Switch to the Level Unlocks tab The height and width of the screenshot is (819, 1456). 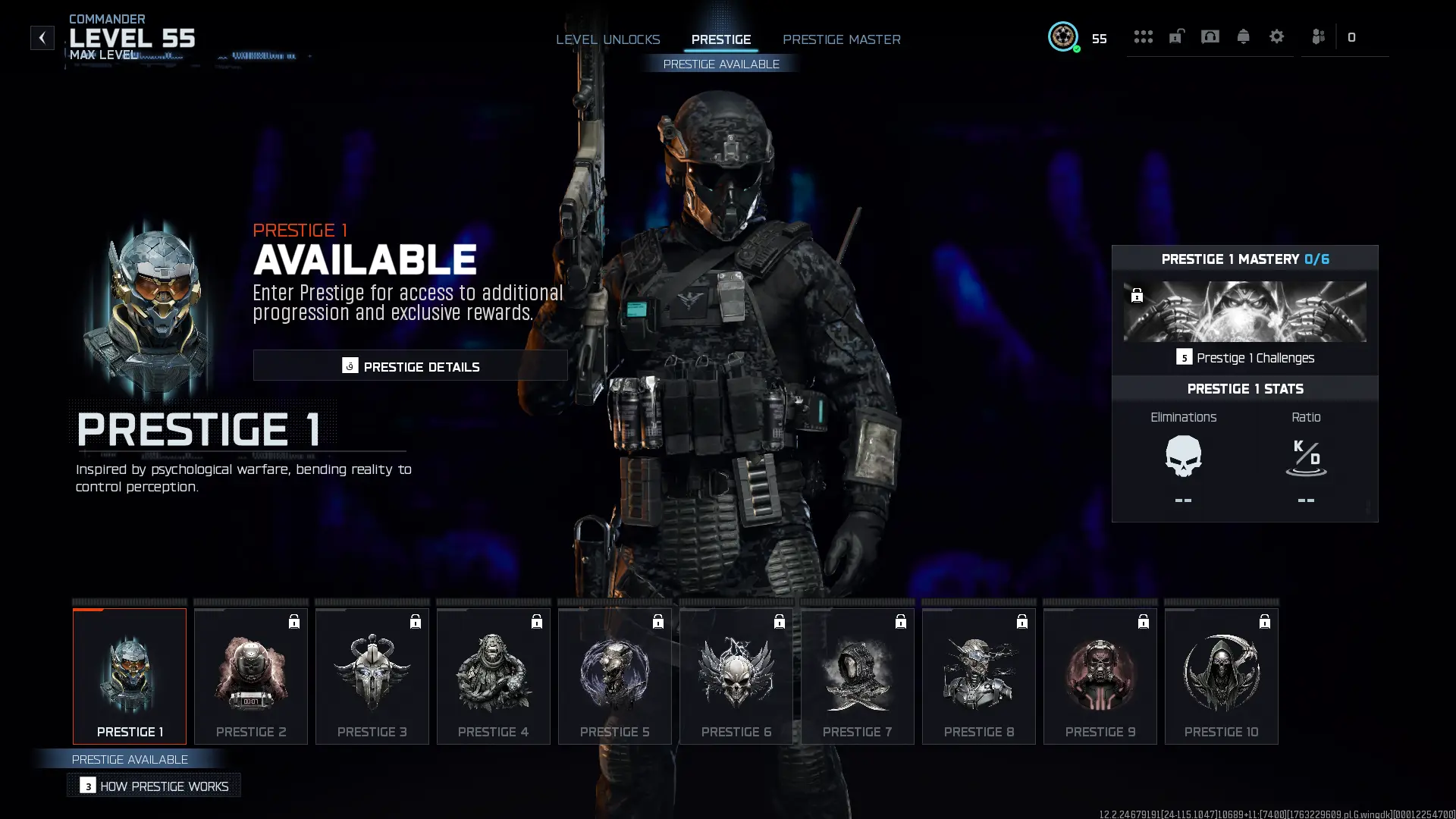pos(607,39)
